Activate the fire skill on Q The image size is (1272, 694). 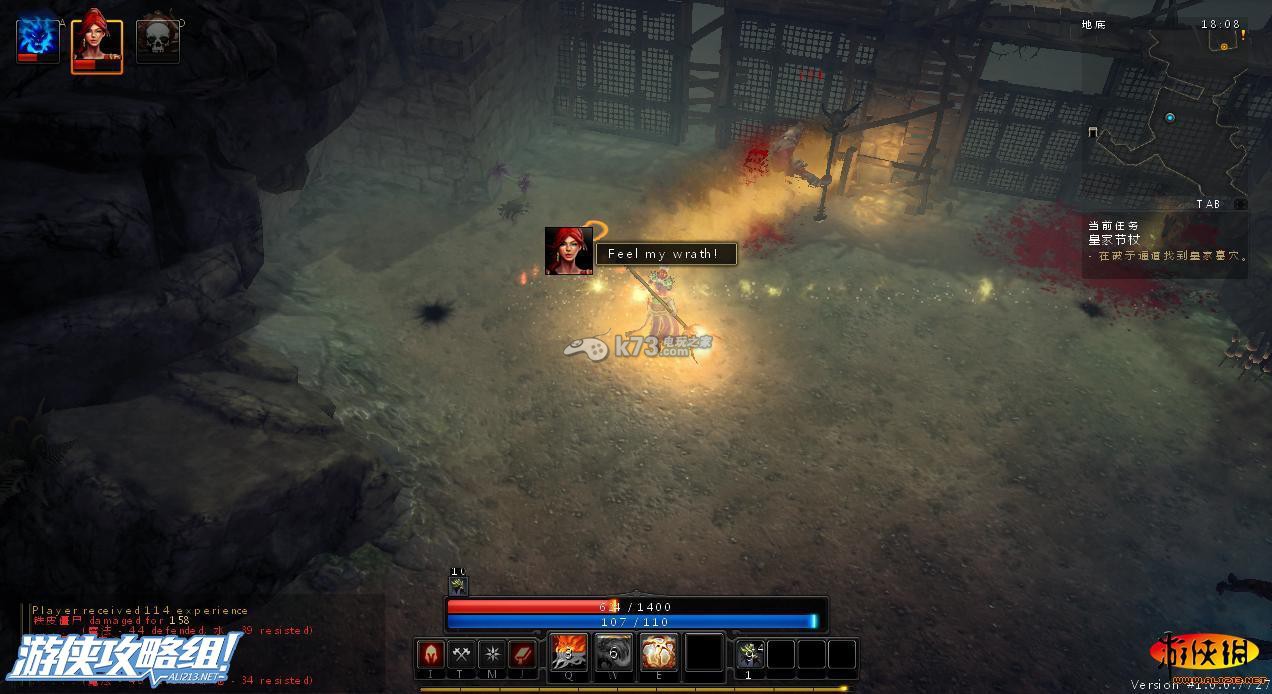point(569,653)
